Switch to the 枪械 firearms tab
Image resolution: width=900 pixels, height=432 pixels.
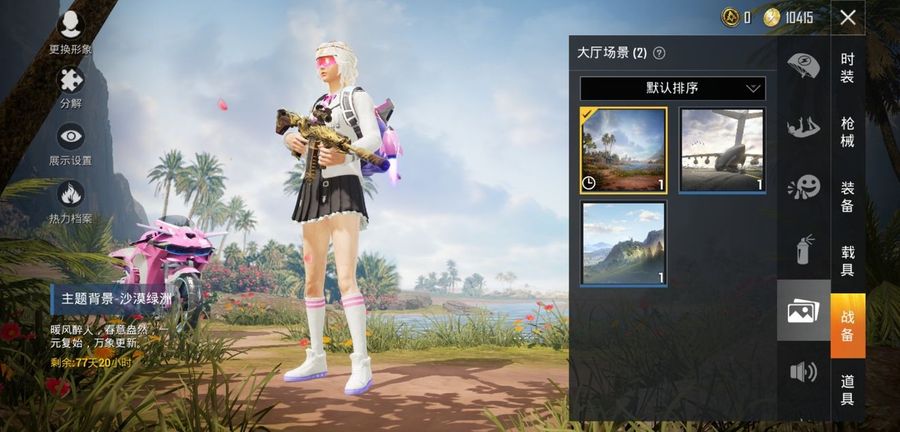847,132
